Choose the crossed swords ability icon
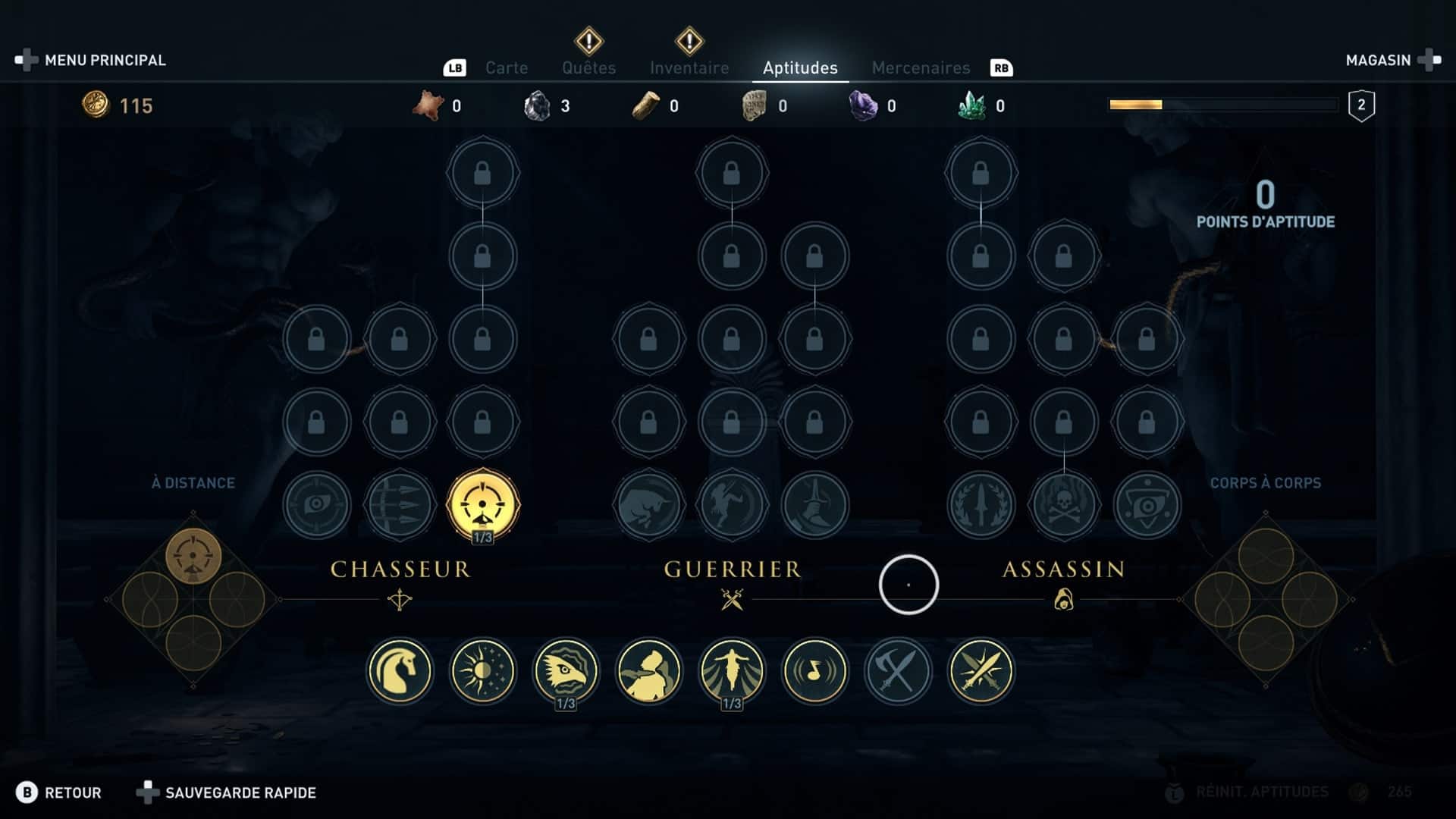 pyautogui.click(x=981, y=671)
